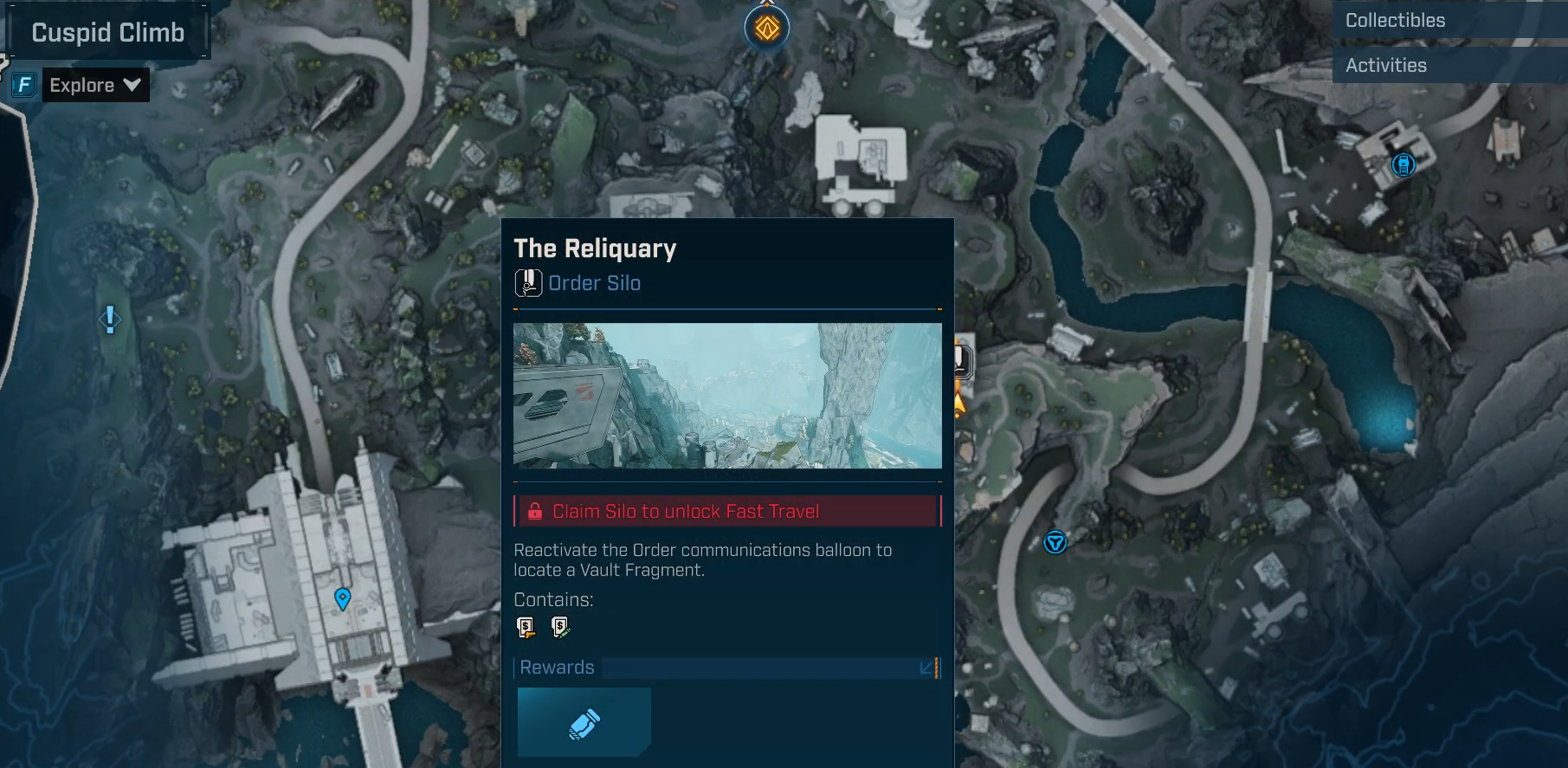This screenshot has width=1568, height=768.
Task: Select the orange diamond map marker
Action: (767, 29)
